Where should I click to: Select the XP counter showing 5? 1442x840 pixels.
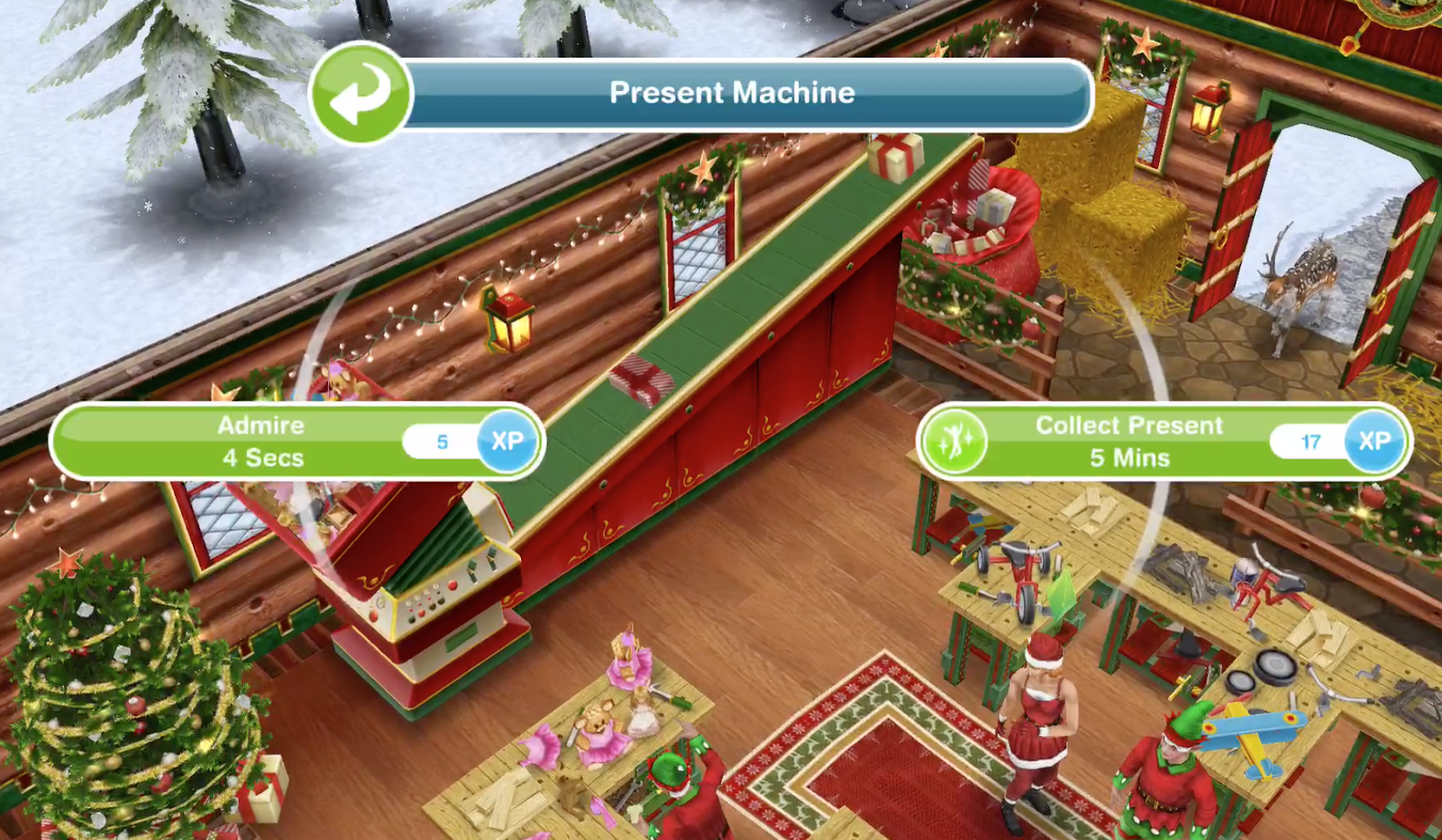click(442, 441)
